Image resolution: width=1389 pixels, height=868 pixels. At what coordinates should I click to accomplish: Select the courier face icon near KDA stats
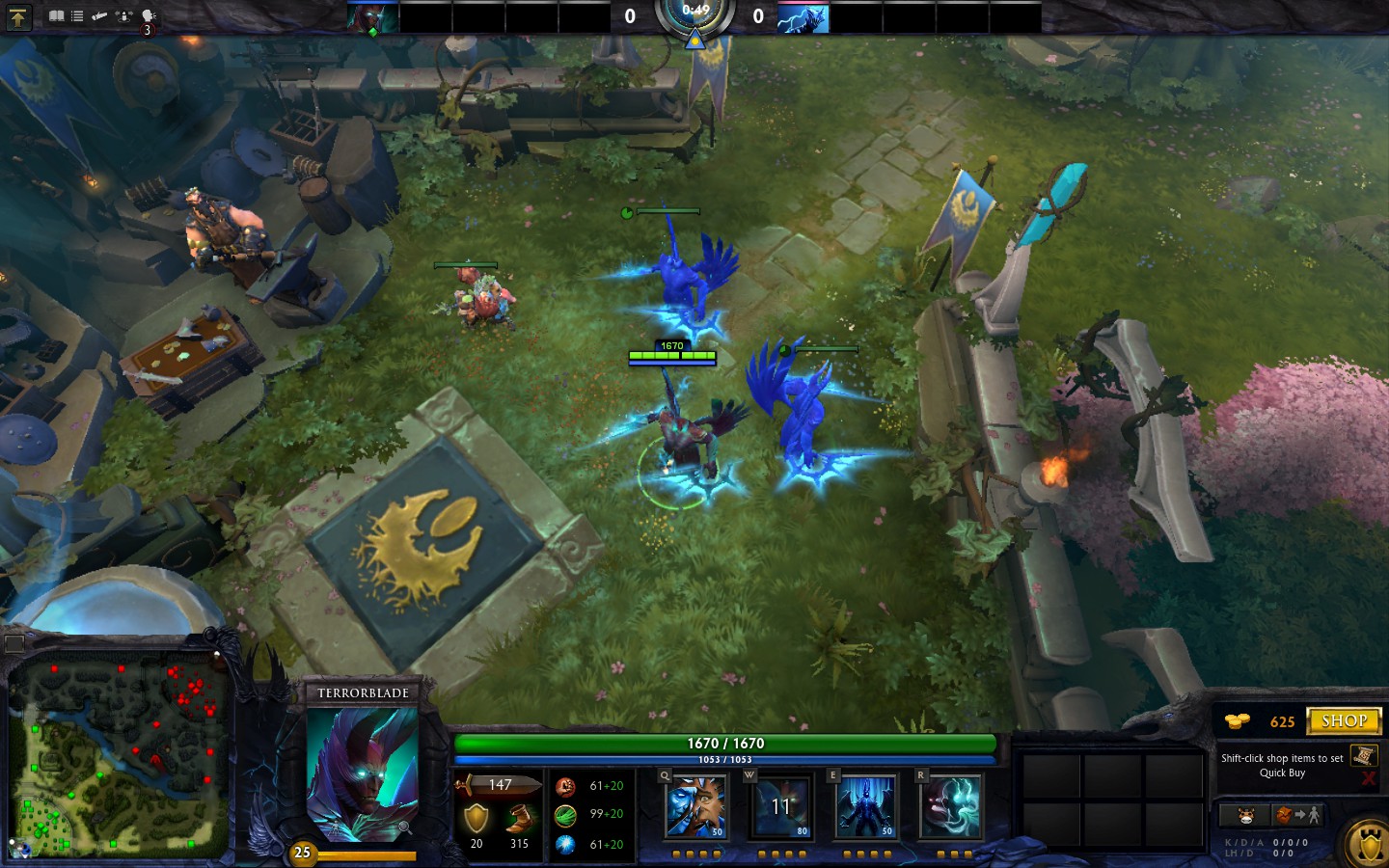(x=1245, y=815)
